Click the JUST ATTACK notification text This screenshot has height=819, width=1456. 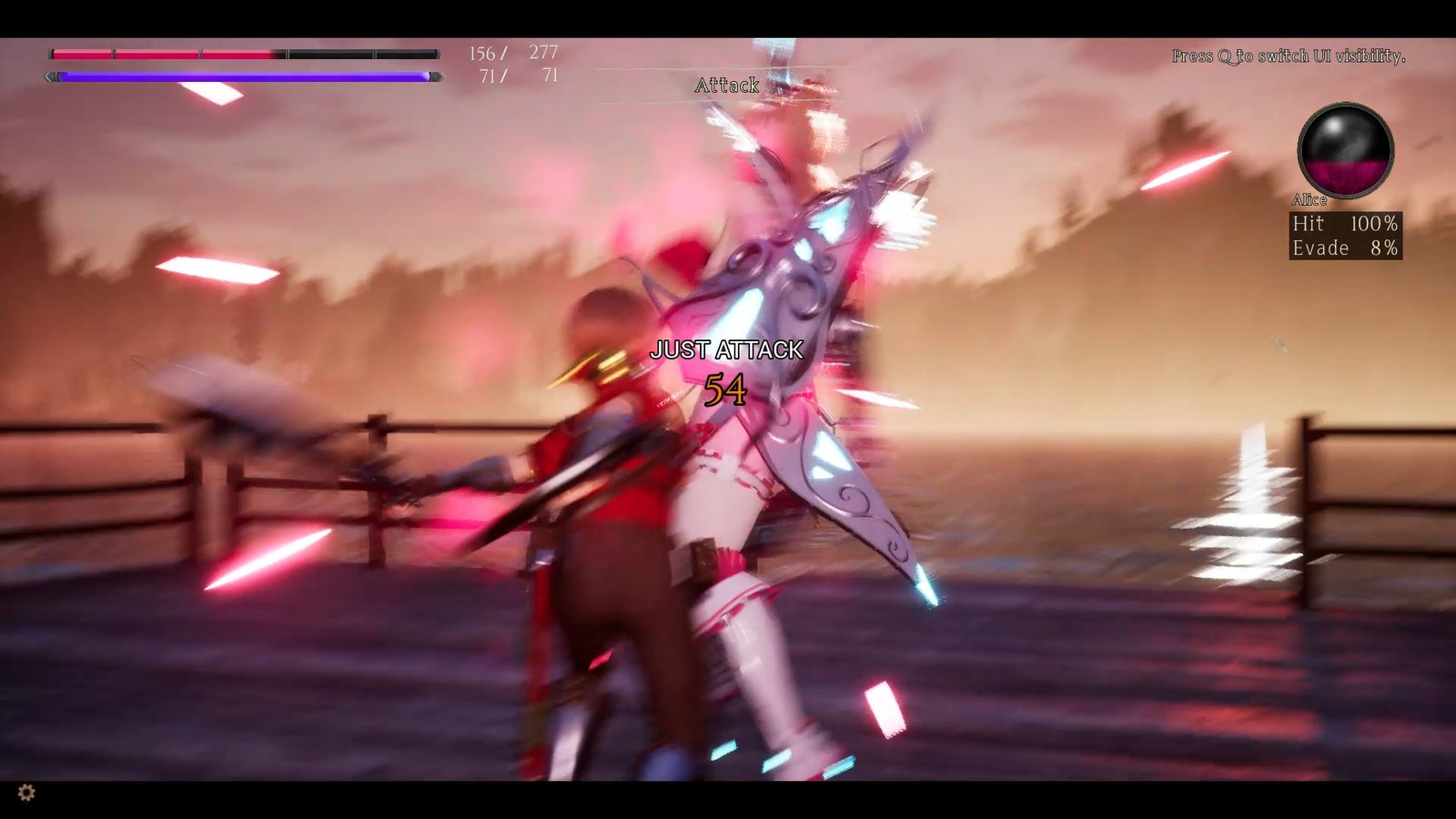726,348
